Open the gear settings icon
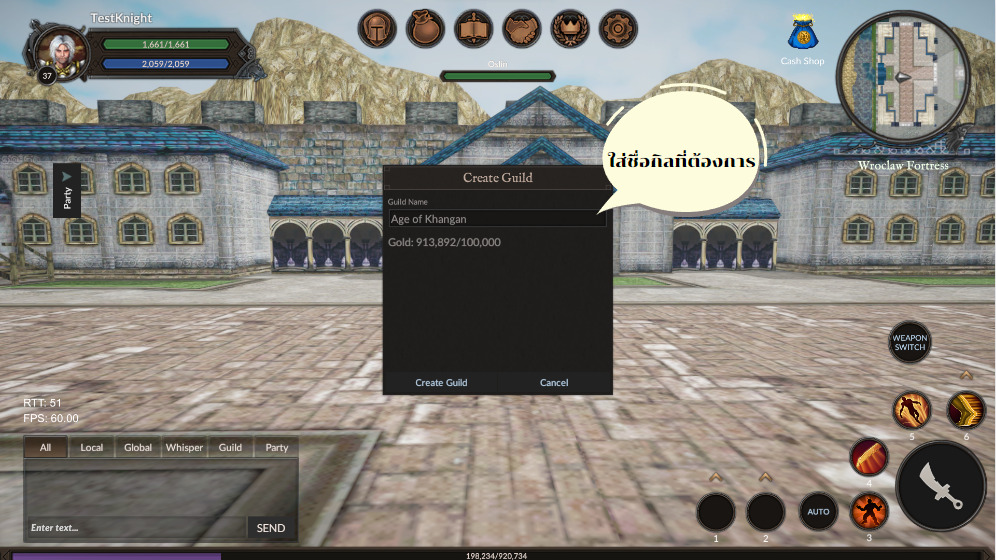Screen dimensions: 996x560 pyautogui.click(x=618, y=29)
